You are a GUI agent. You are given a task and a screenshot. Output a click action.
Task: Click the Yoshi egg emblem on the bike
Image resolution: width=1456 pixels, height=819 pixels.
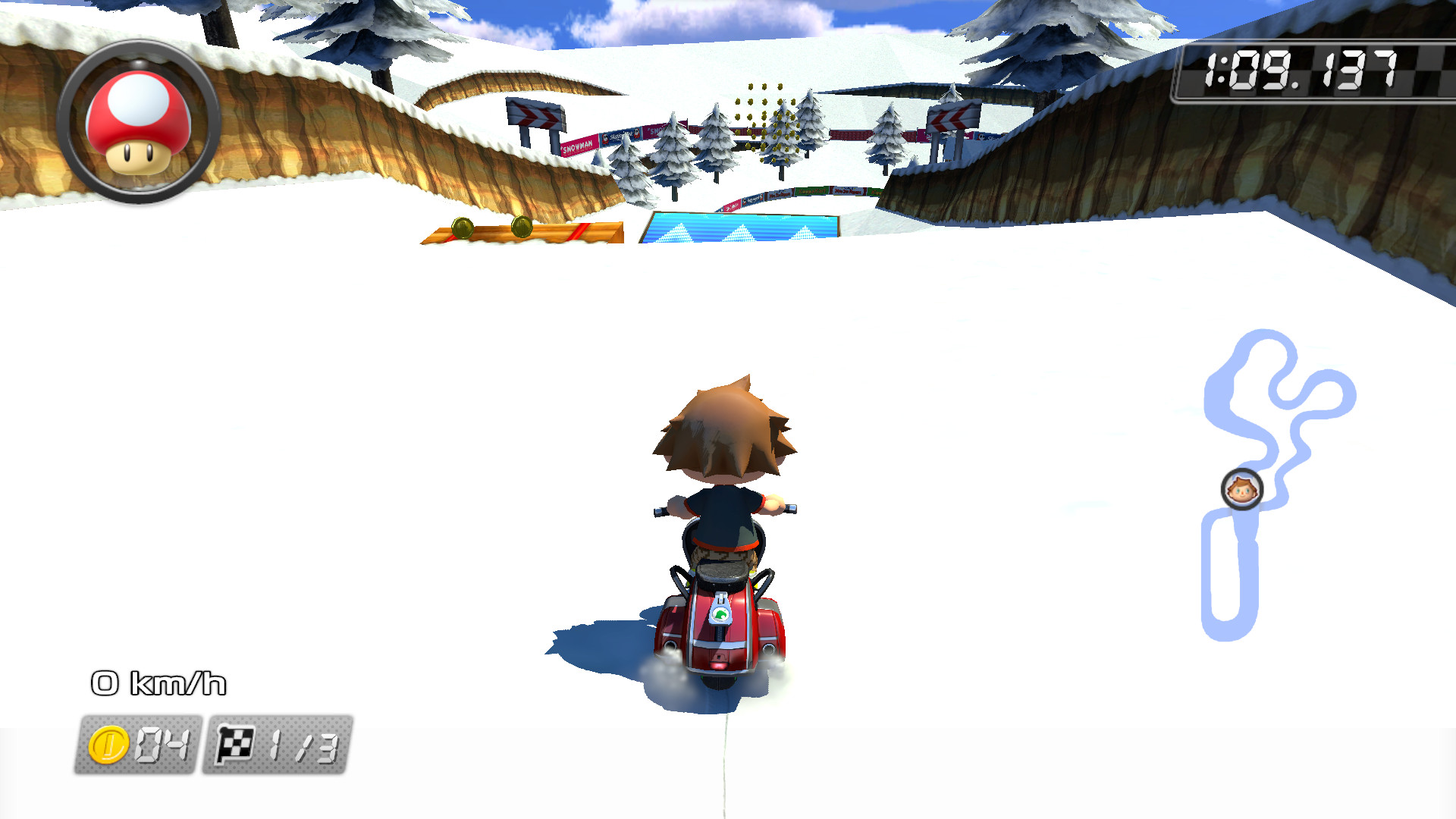point(719,614)
